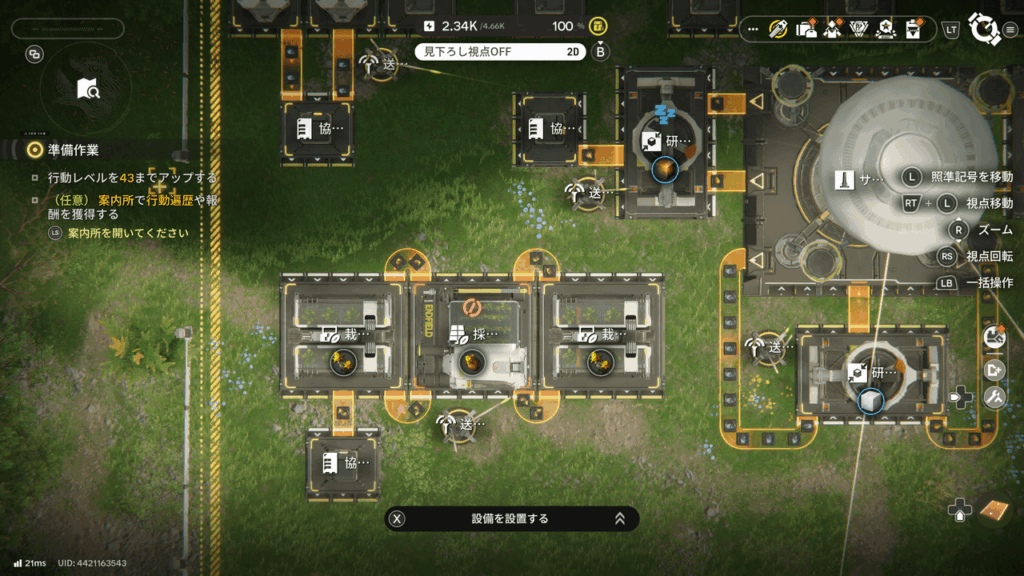Click the yellow power battery icon at top

coord(598,26)
